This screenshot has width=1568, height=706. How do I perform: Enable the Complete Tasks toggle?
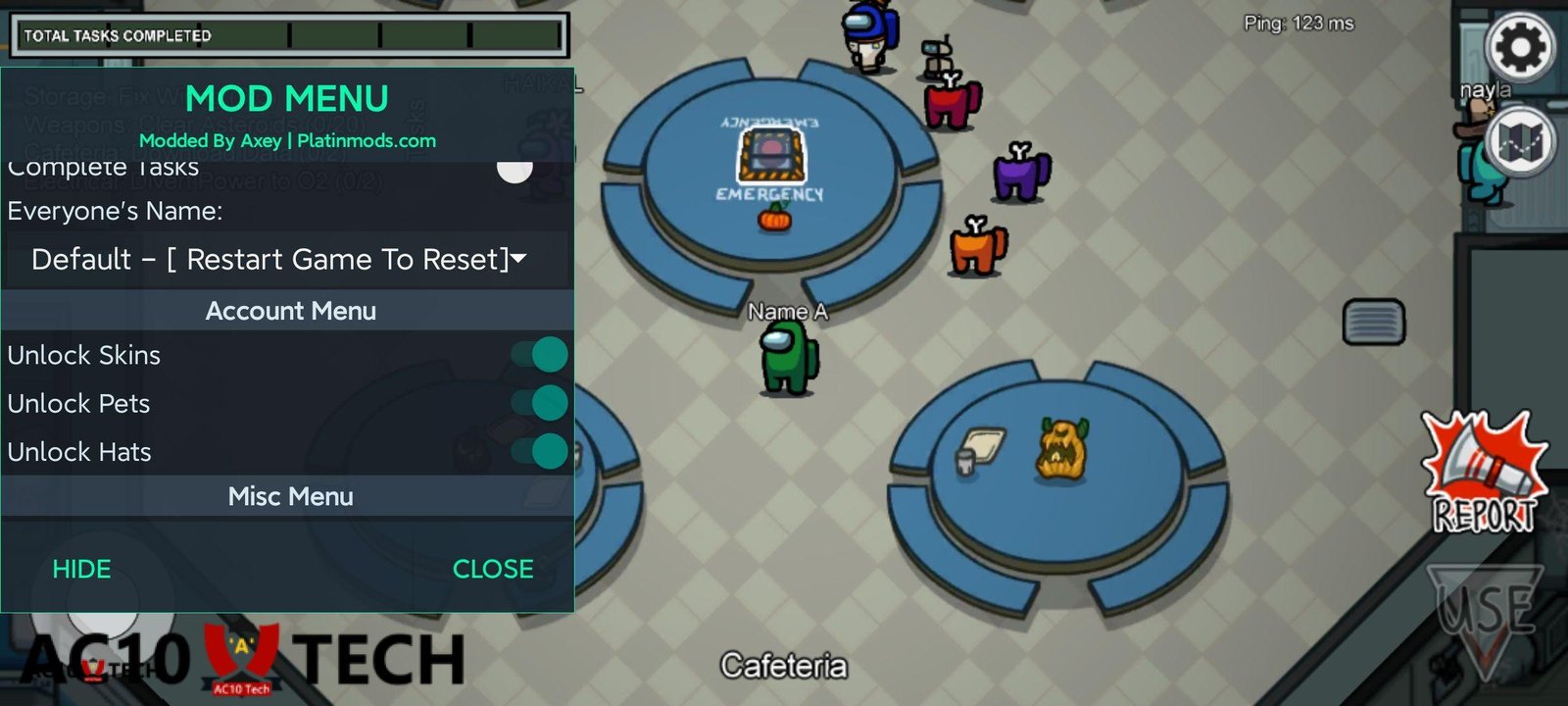click(x=514, y=171)
